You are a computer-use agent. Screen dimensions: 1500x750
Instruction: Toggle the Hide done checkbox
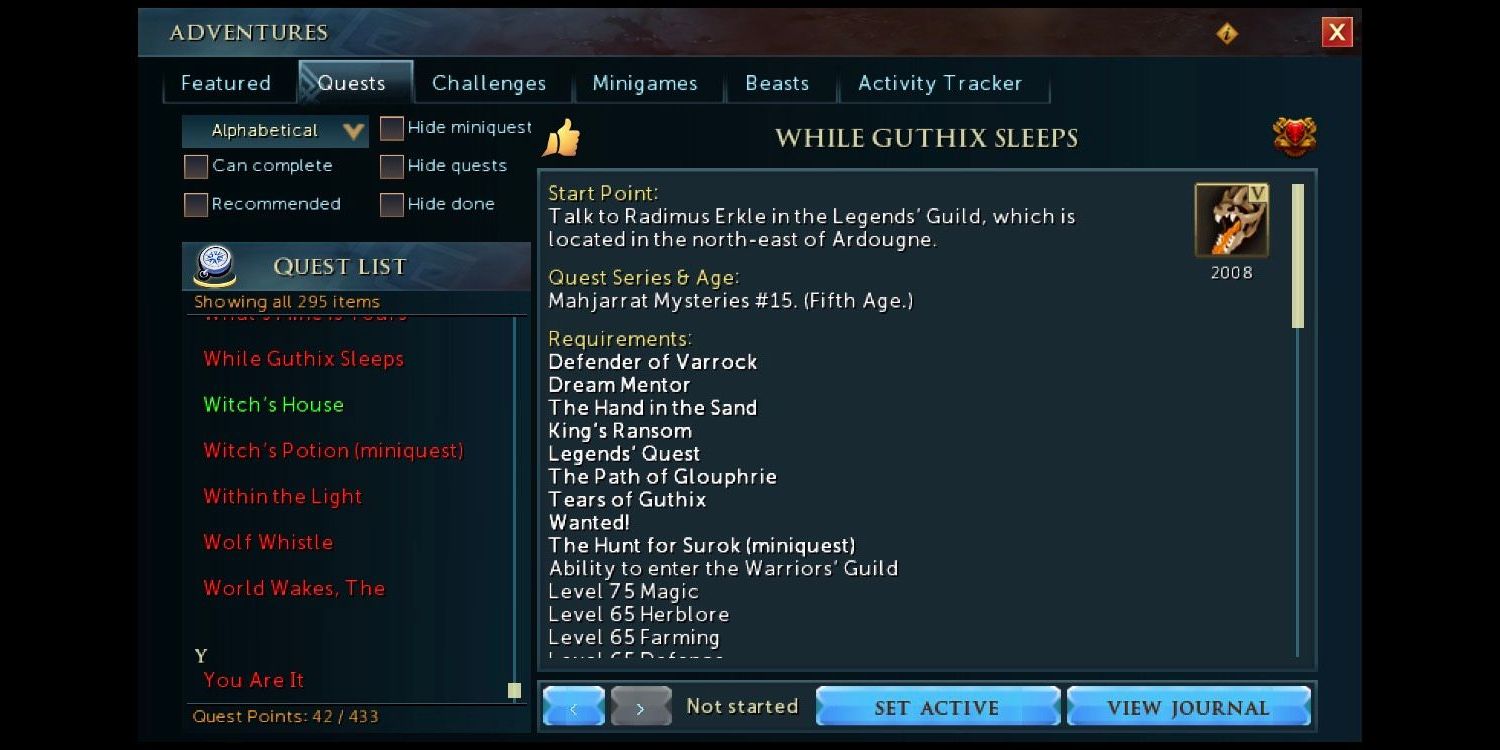click(390, 203)
